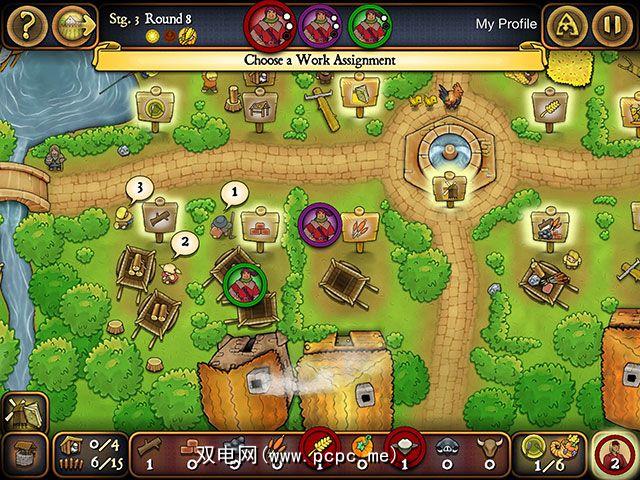Image resolution: width=640 pixels, height=480 pixels.
Task: Select the red player token in top bar
Action: (x=269, y=22)
